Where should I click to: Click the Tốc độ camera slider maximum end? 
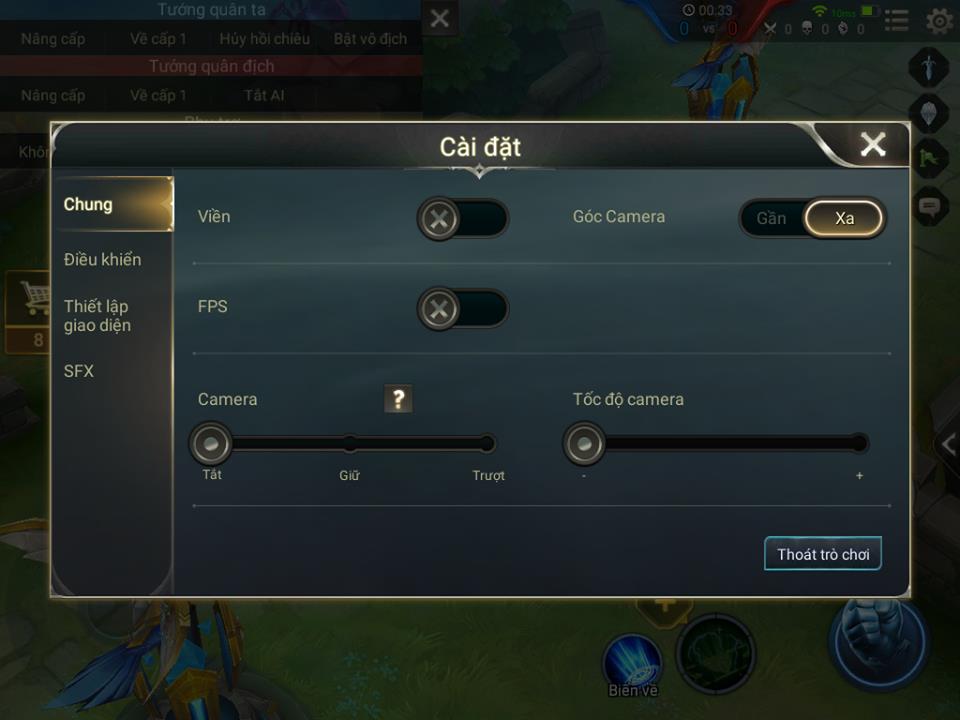858,443
